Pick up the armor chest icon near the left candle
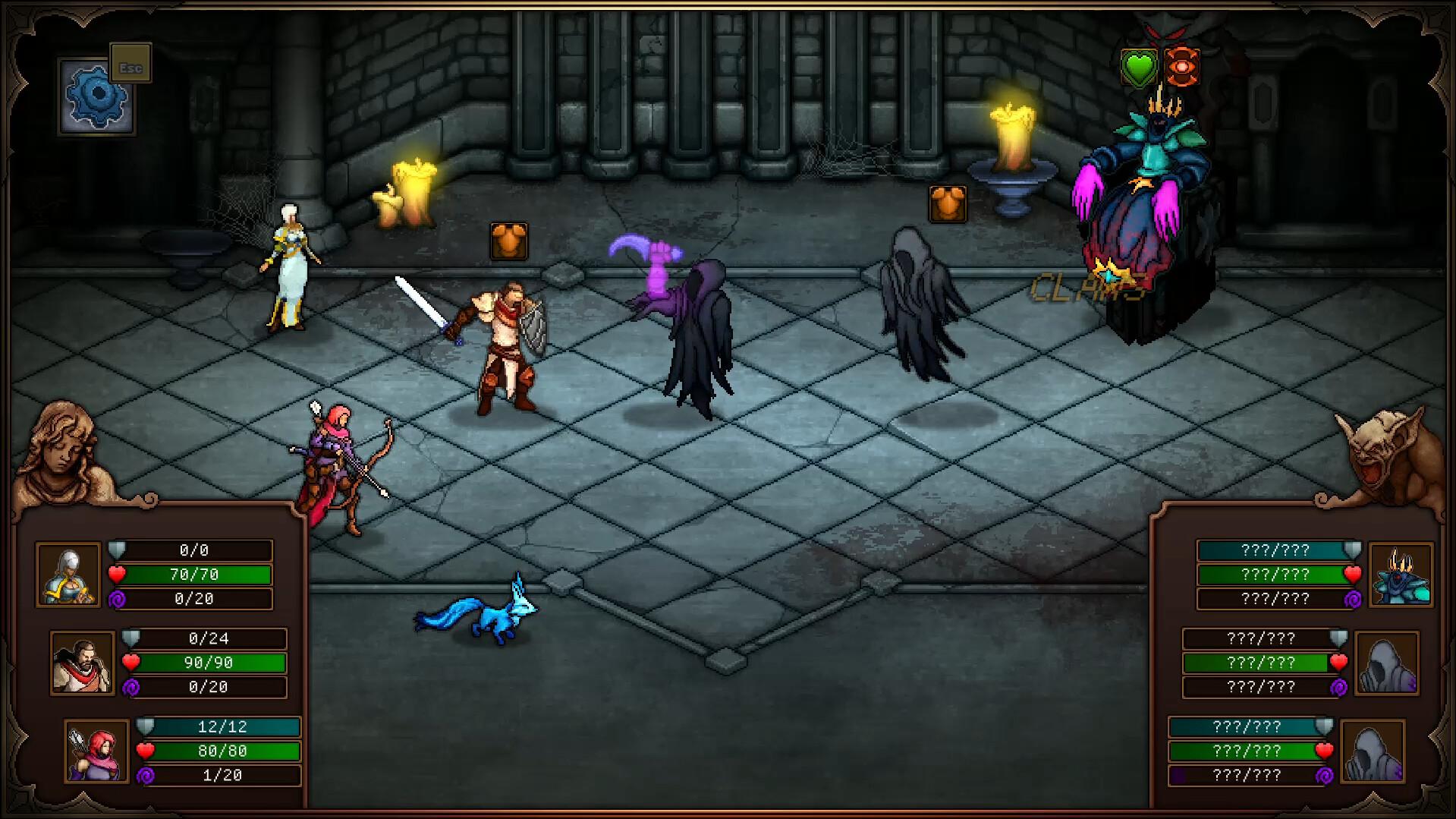The image size is (1456, 819). tap(509, 239)
